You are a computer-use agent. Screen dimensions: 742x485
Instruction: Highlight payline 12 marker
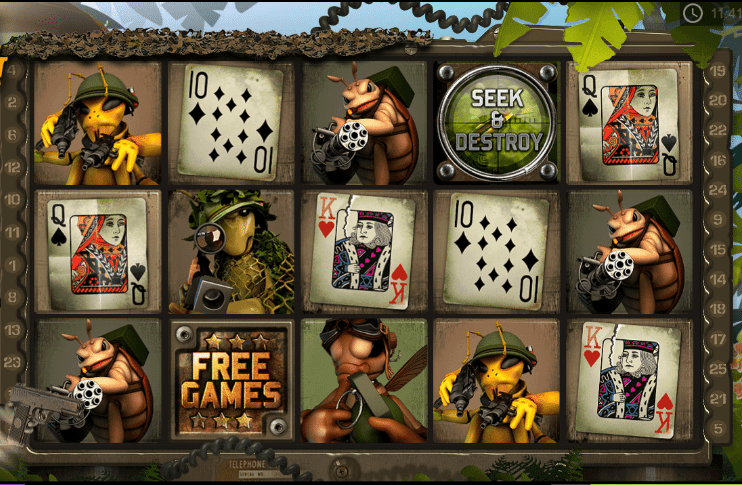[x=13, y=167]
